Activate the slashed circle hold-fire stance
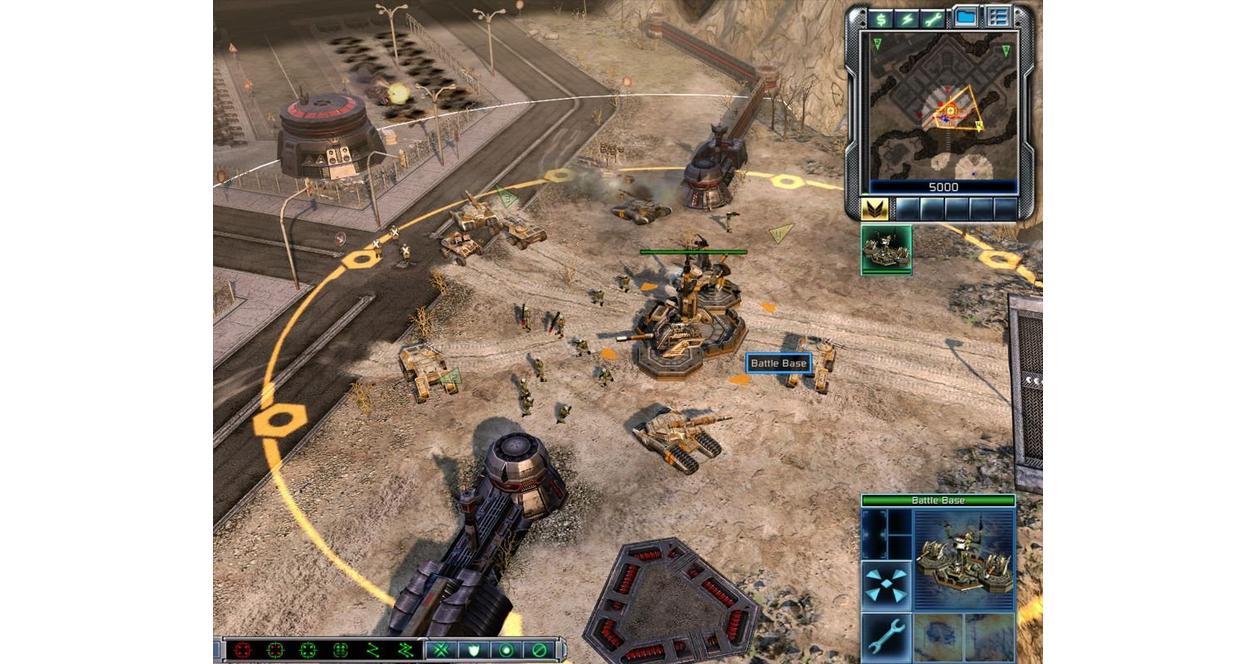 (x=538, y=650)
